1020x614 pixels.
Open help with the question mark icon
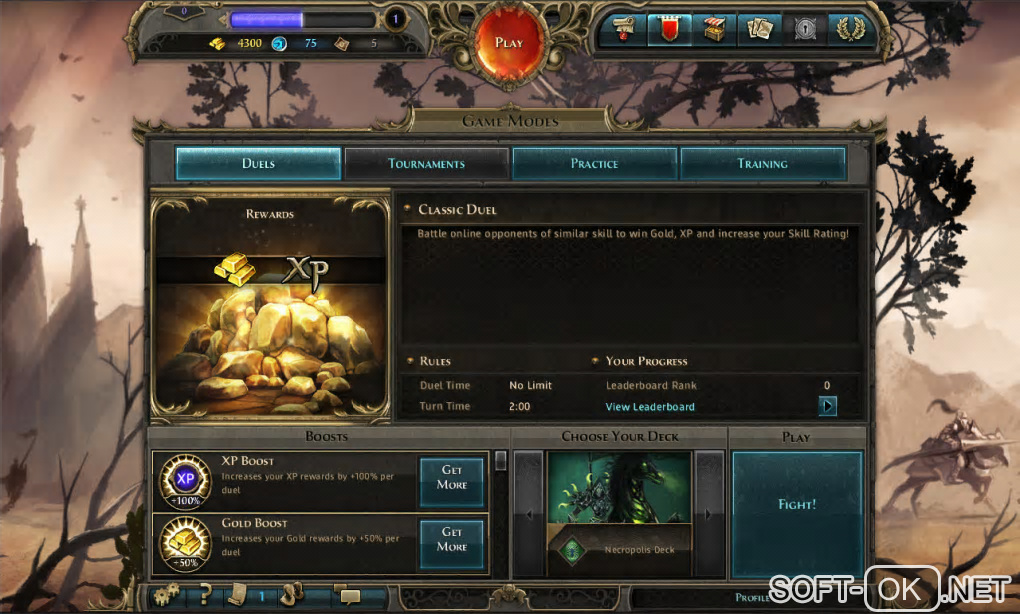pyautogui.click(x=203, y=596)
